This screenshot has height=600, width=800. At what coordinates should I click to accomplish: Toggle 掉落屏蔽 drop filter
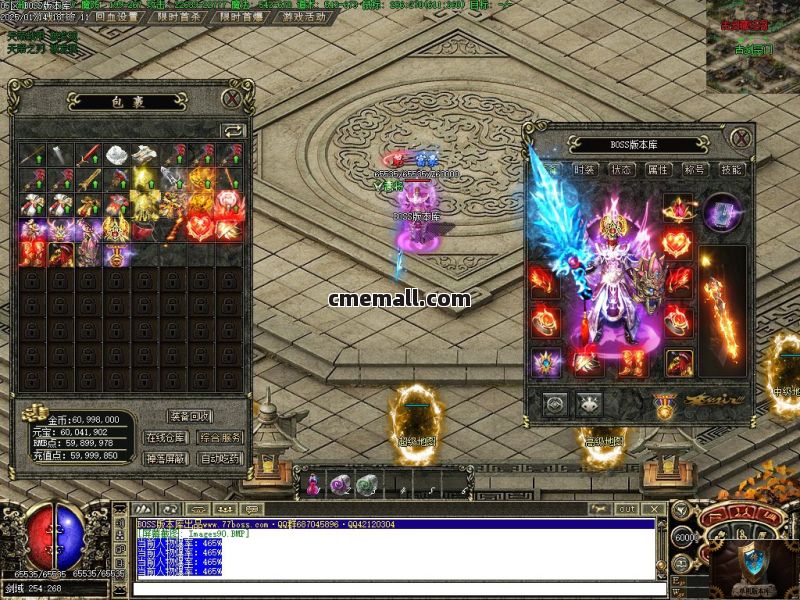point(166,458)
